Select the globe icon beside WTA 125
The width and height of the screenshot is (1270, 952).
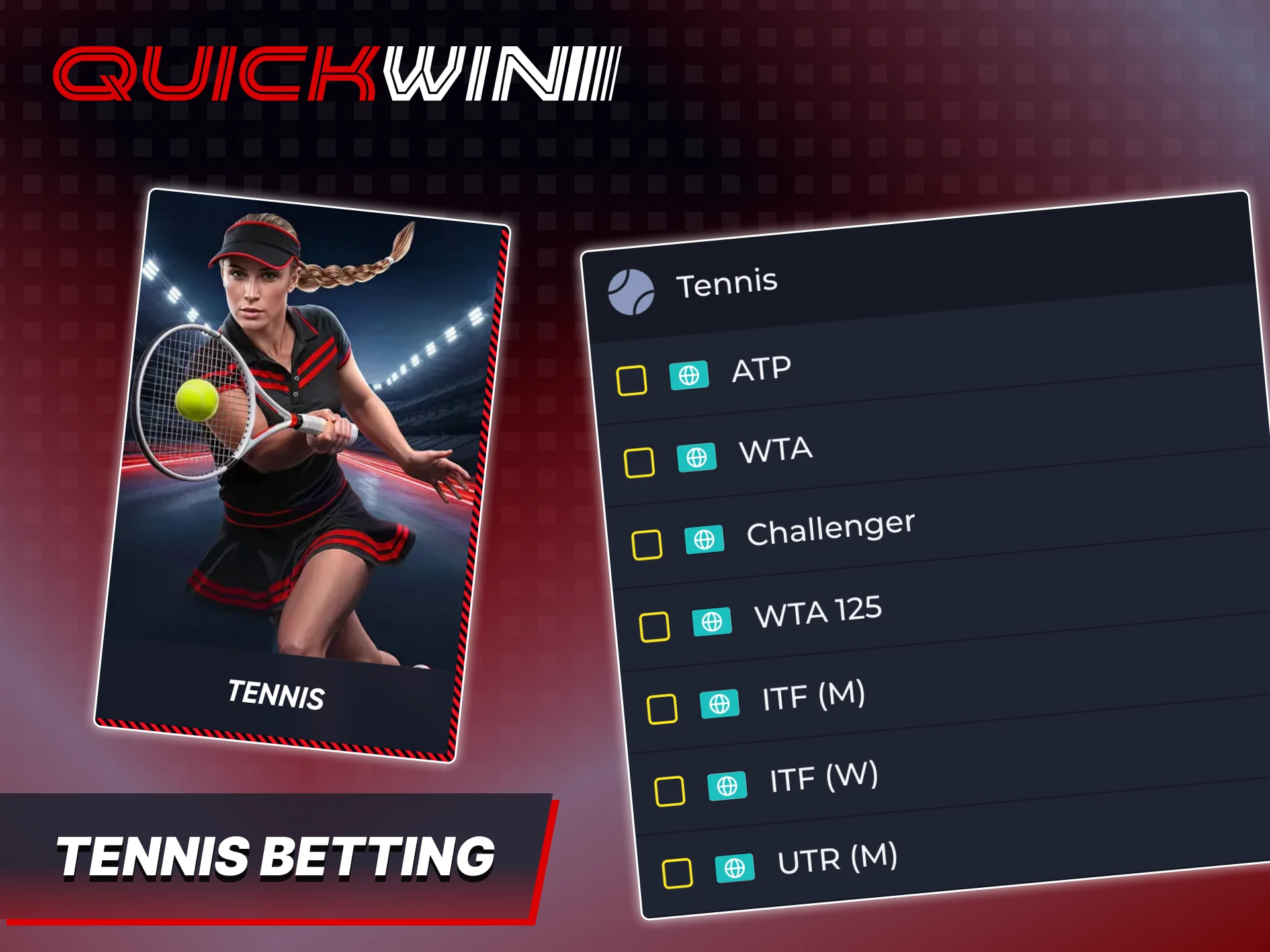pyautogui.click(x=712, y=622)
